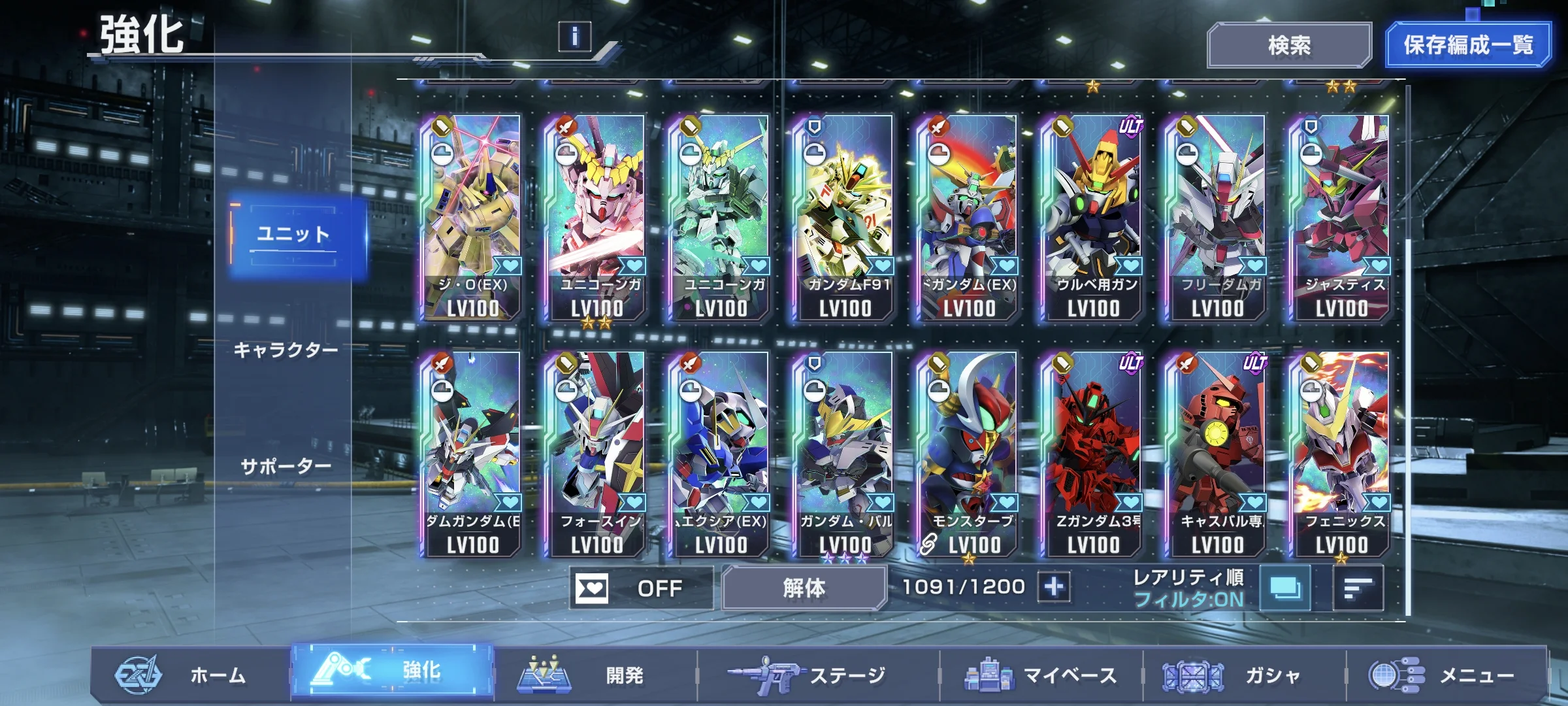Open the sort and filter options
The width and height of the screenshot is (1568, 706).
[x=1358, y=588]
